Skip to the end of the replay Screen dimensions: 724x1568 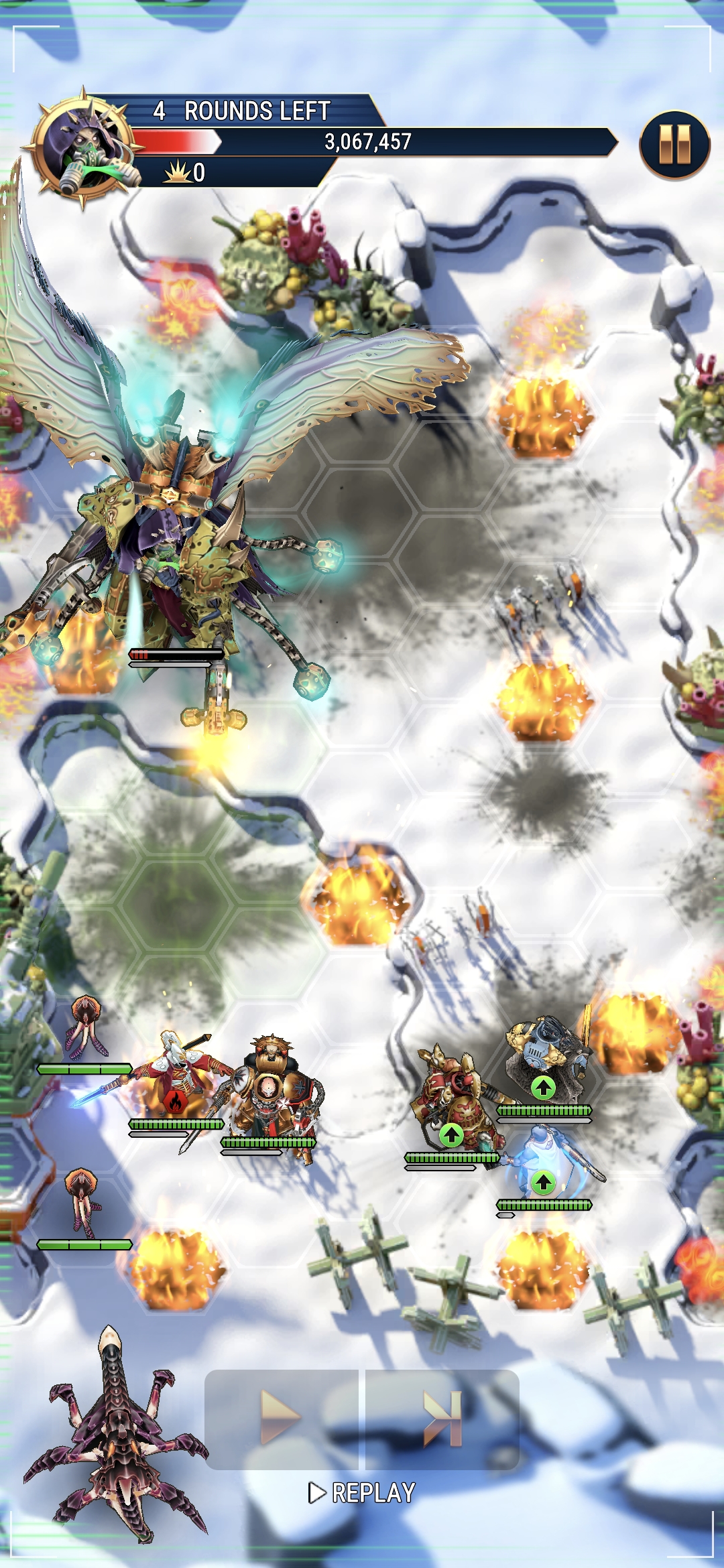[442, 1418]
